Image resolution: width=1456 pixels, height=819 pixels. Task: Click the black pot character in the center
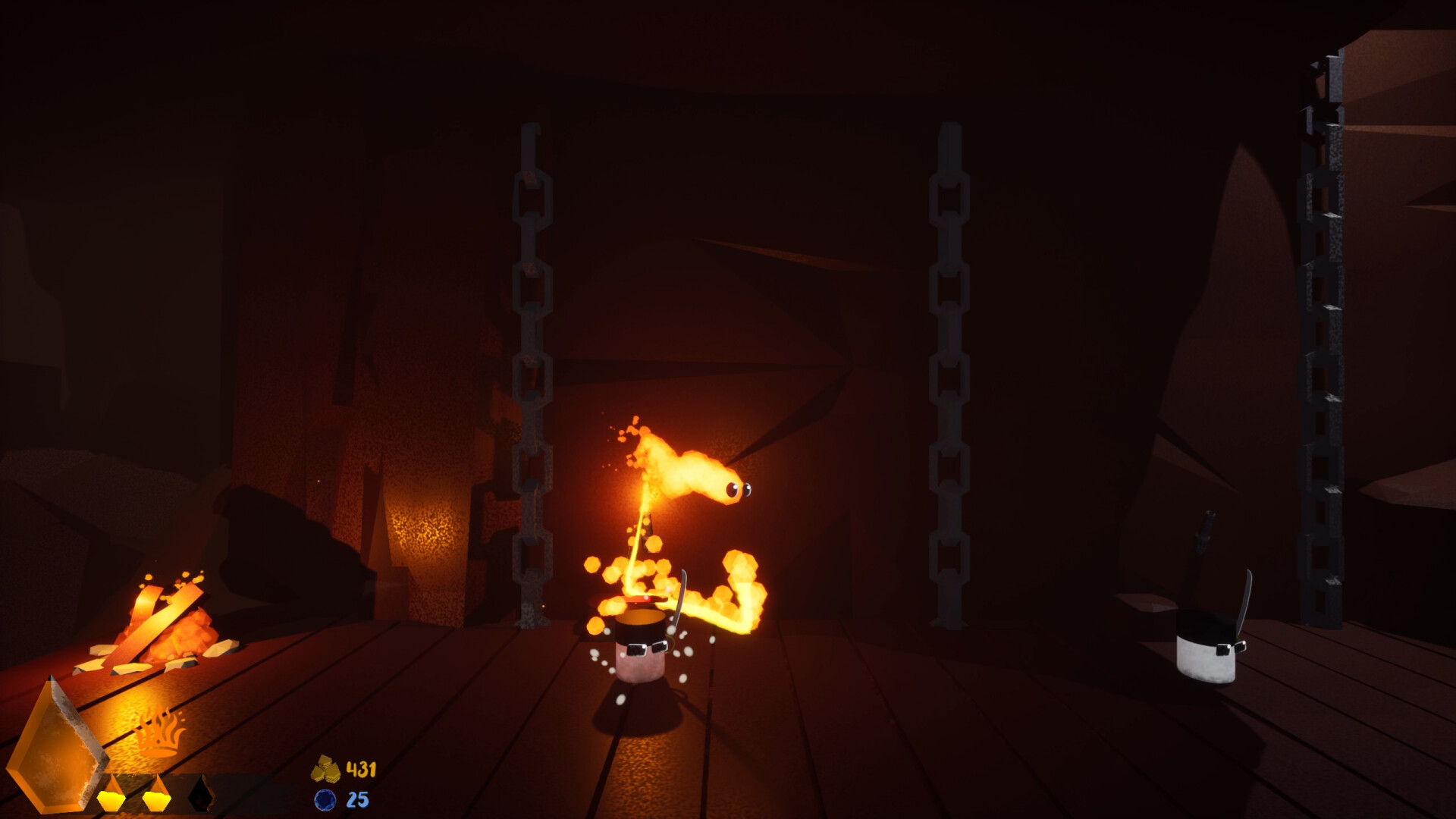[x=641, y=641]
